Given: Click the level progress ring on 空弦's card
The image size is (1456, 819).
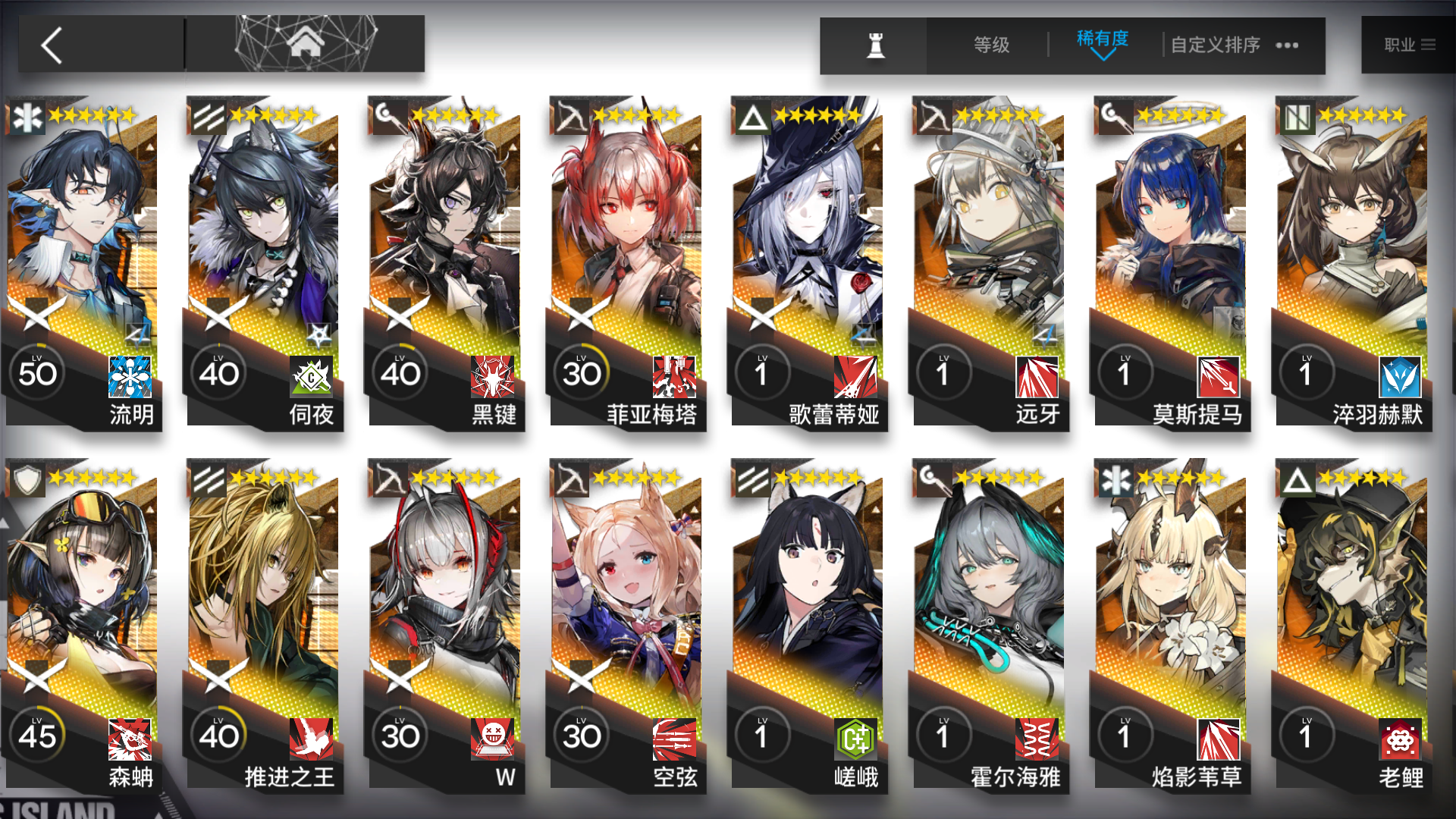Looking at the screenshot, I should (581, 734).
